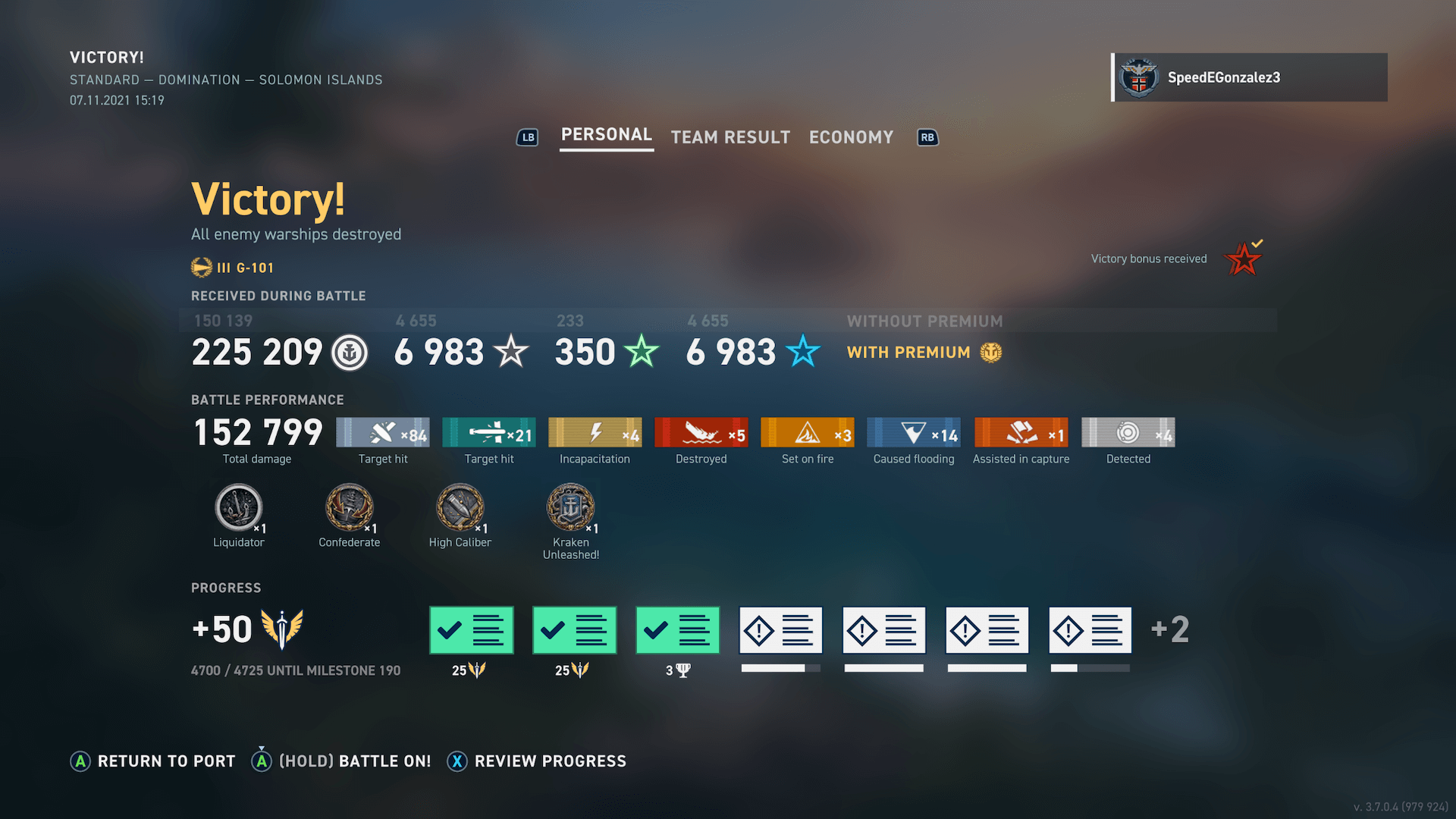Expand the +2 hidden missions indicator
Viewport: 1456px width, 819px height.
tap(1169, 629)
